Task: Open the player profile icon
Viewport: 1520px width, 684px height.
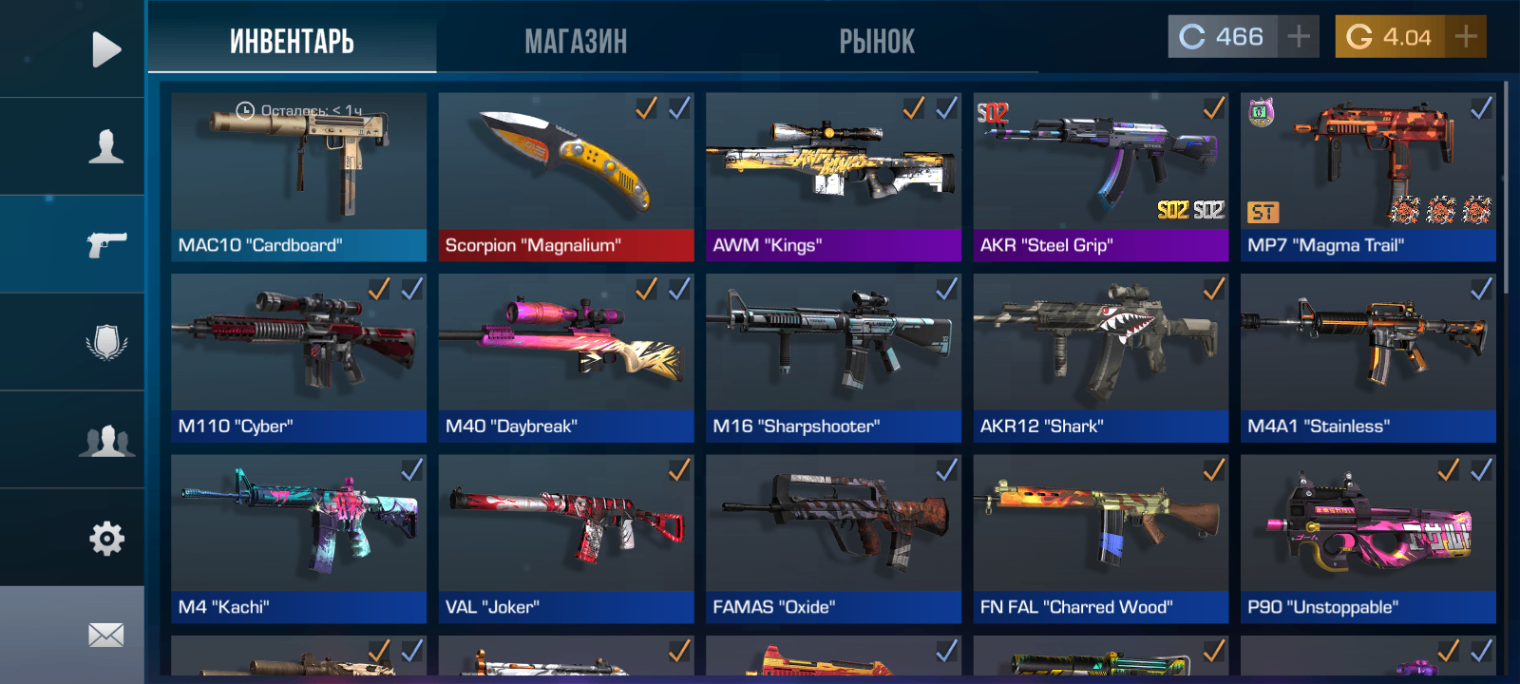Action: pyautogui.click(x=106, y=146)
